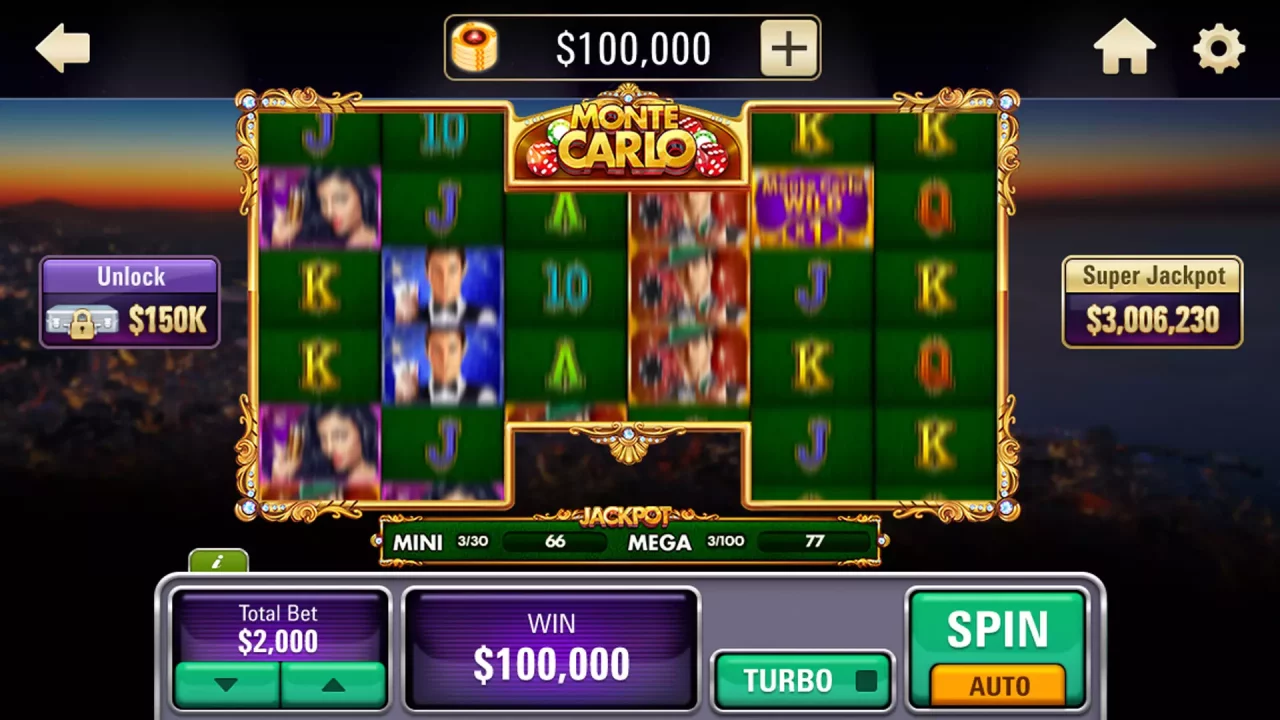
Task: Increase Total Bet using the up arrow
Action: (x=332, y=684)
